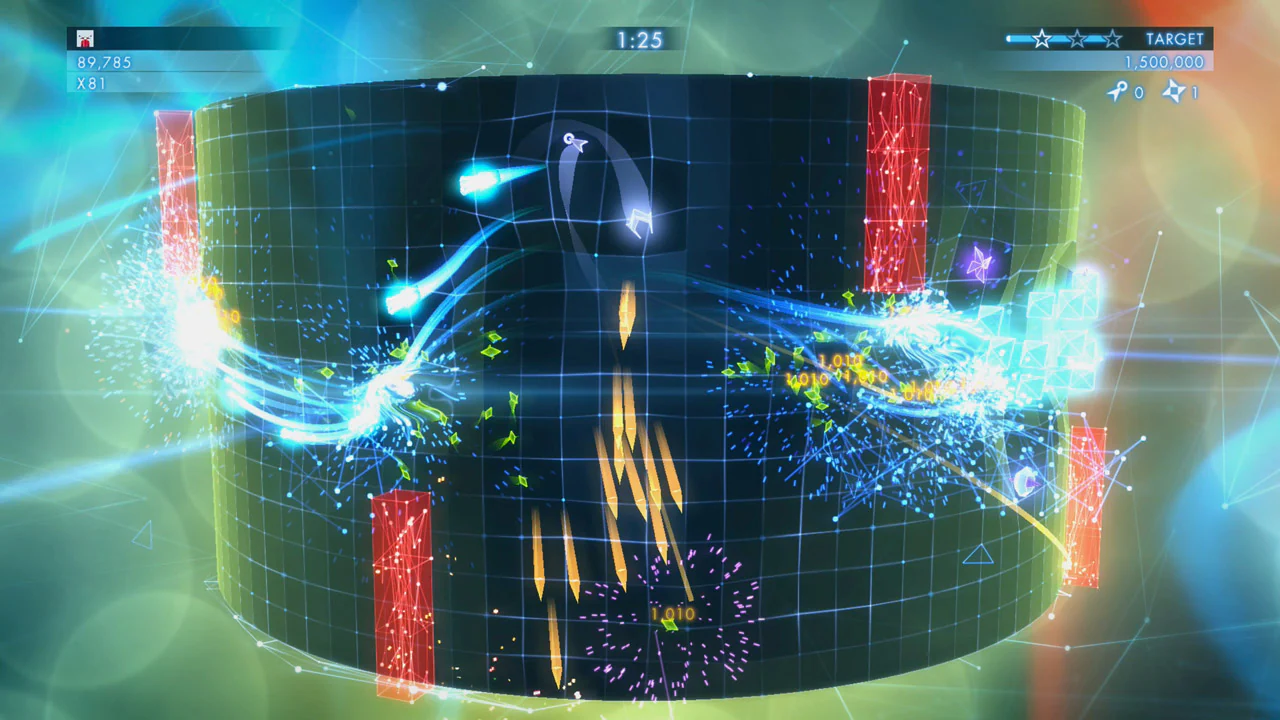Select the super bomb shuriken icon showing one
This screenshot has width=1280, height=720.
pyautogui.click(x=1172, y=92)
